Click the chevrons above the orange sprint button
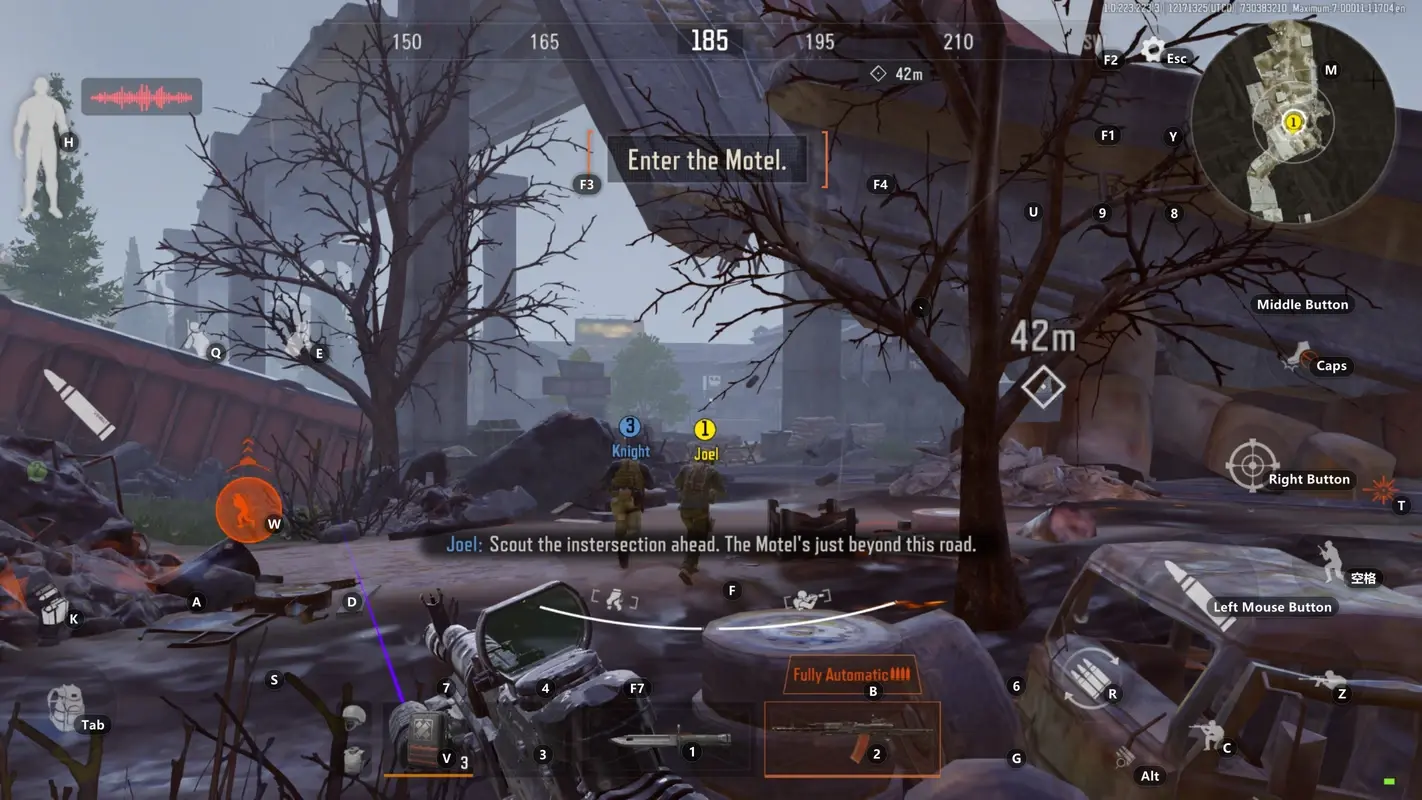This screenshot has height=800, width=1422. tap(246, 452)
